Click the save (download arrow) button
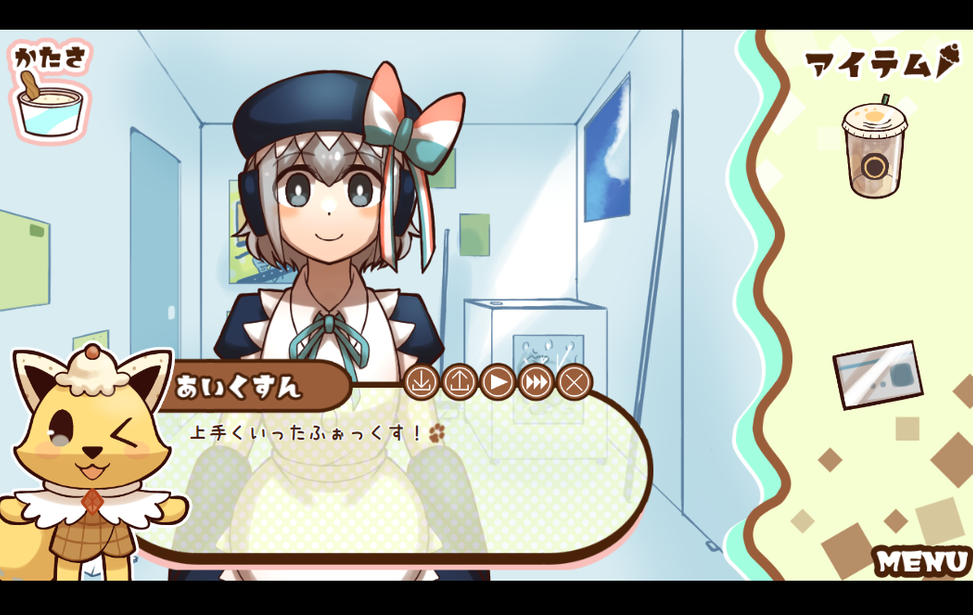The height and width of the screenshot is (615, 973). click(x=422, y=382)
